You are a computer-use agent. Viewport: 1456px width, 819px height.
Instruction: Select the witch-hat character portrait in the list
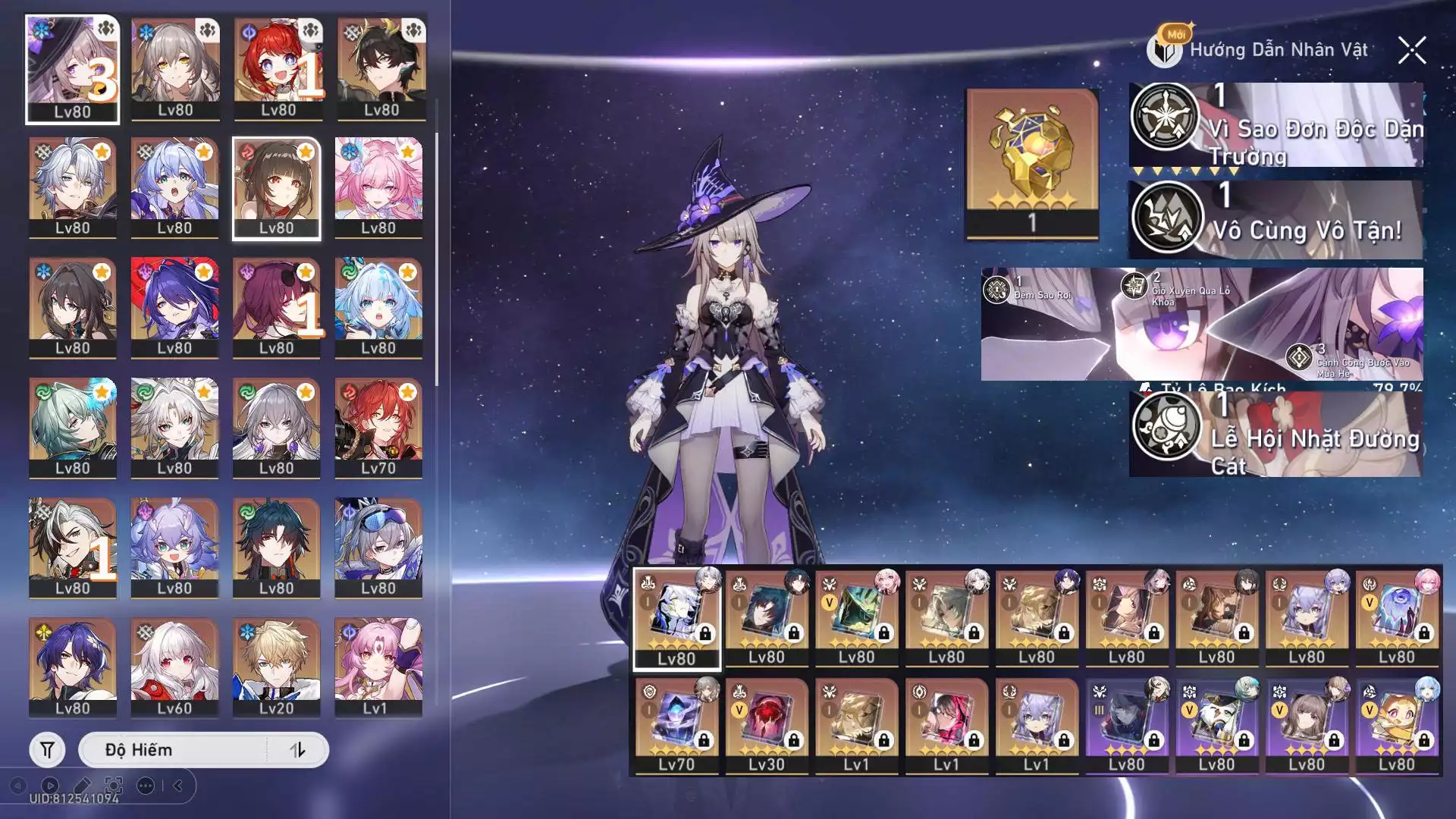click(73, 69)
